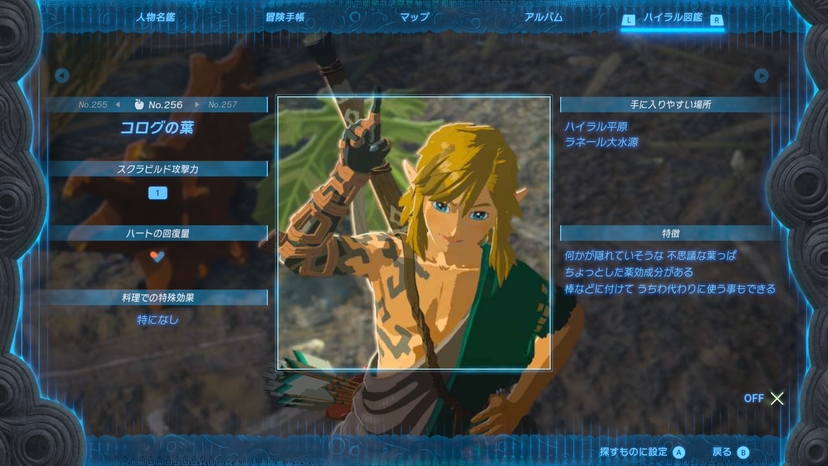Open the 冒険手帳 tab
The width and height of the screenshot is (828, 466).
point(285,18)
